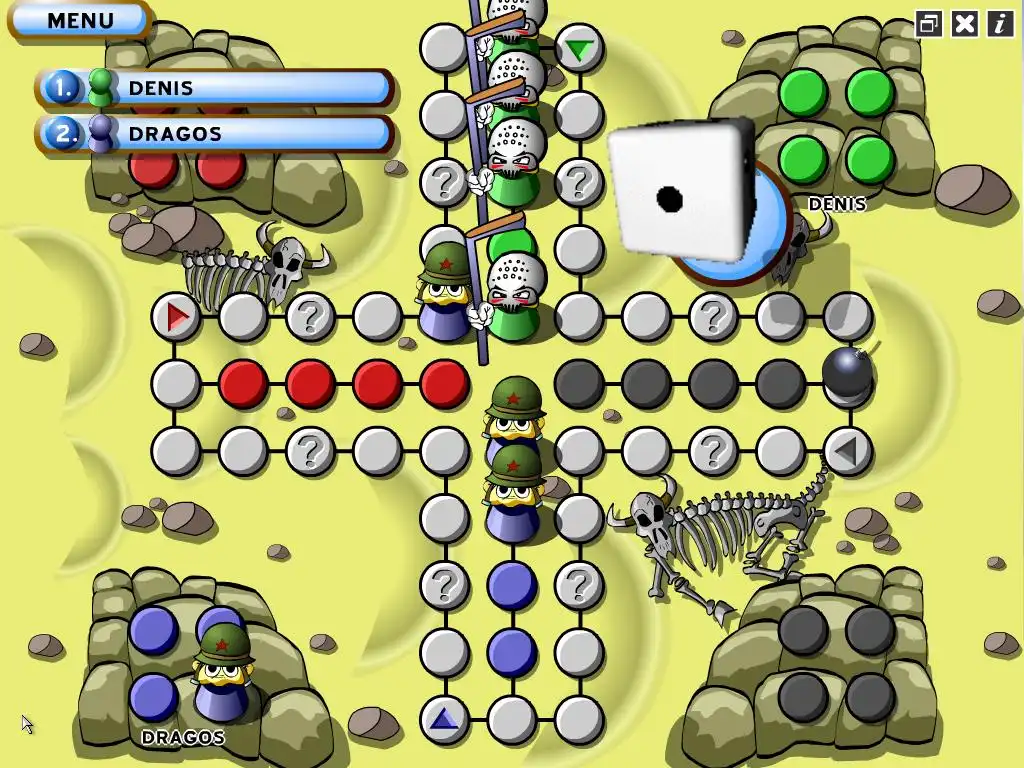Click the green arrow start tile
The image size is (1024, 768).
(578, 49)
